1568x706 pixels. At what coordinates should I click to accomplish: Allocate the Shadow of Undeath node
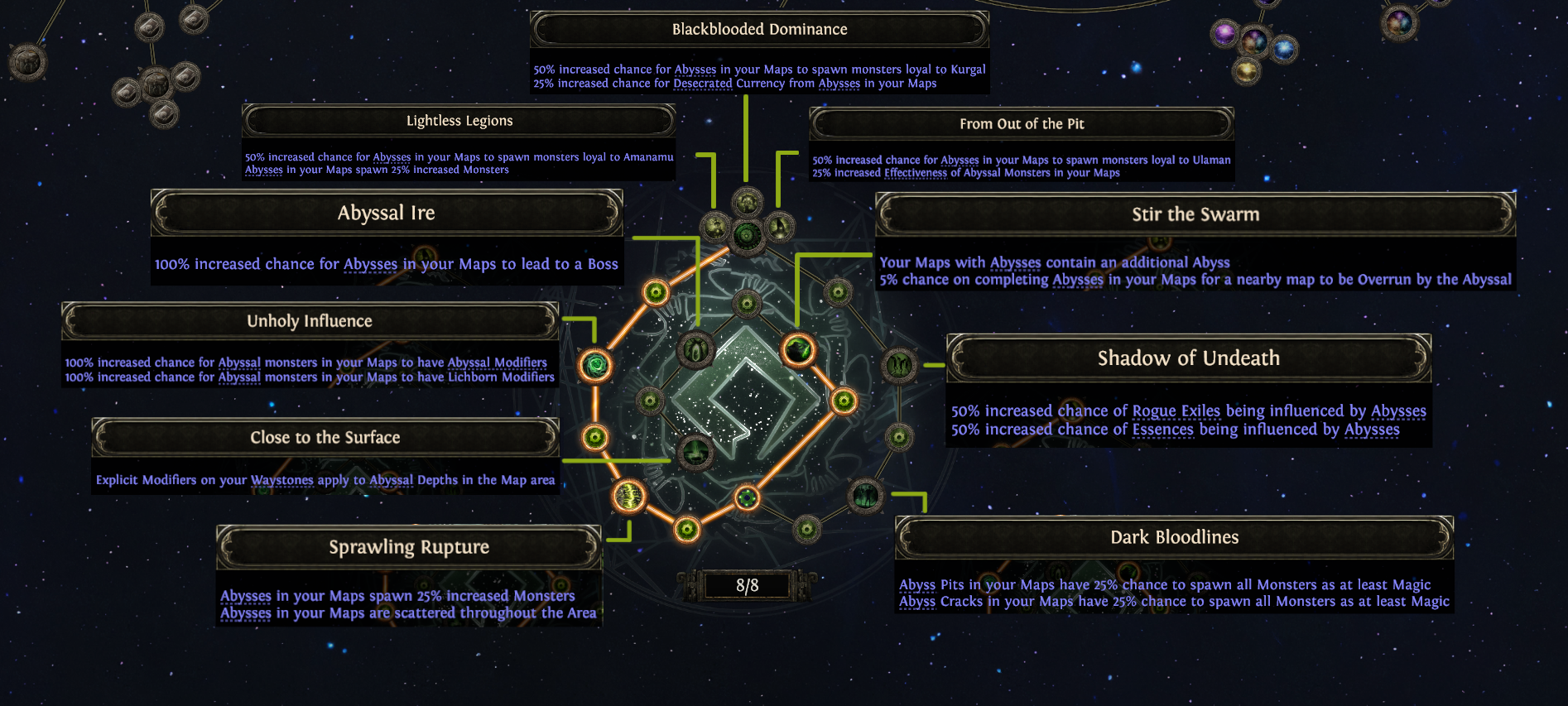tap(898, 365)
